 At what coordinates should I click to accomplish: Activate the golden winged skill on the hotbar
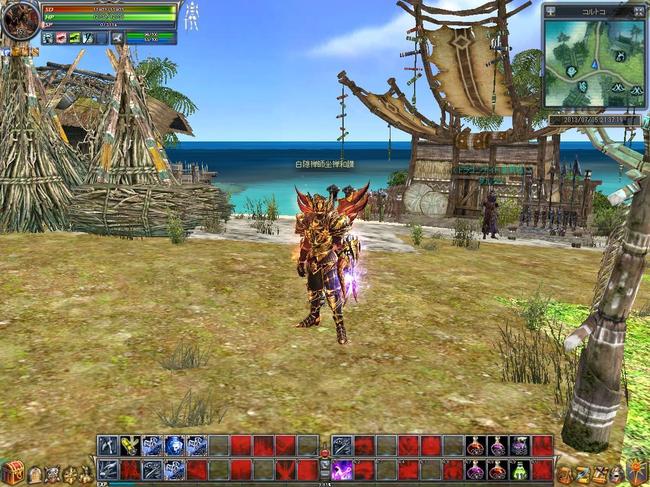pyautogui.click(x=130, y=446)
